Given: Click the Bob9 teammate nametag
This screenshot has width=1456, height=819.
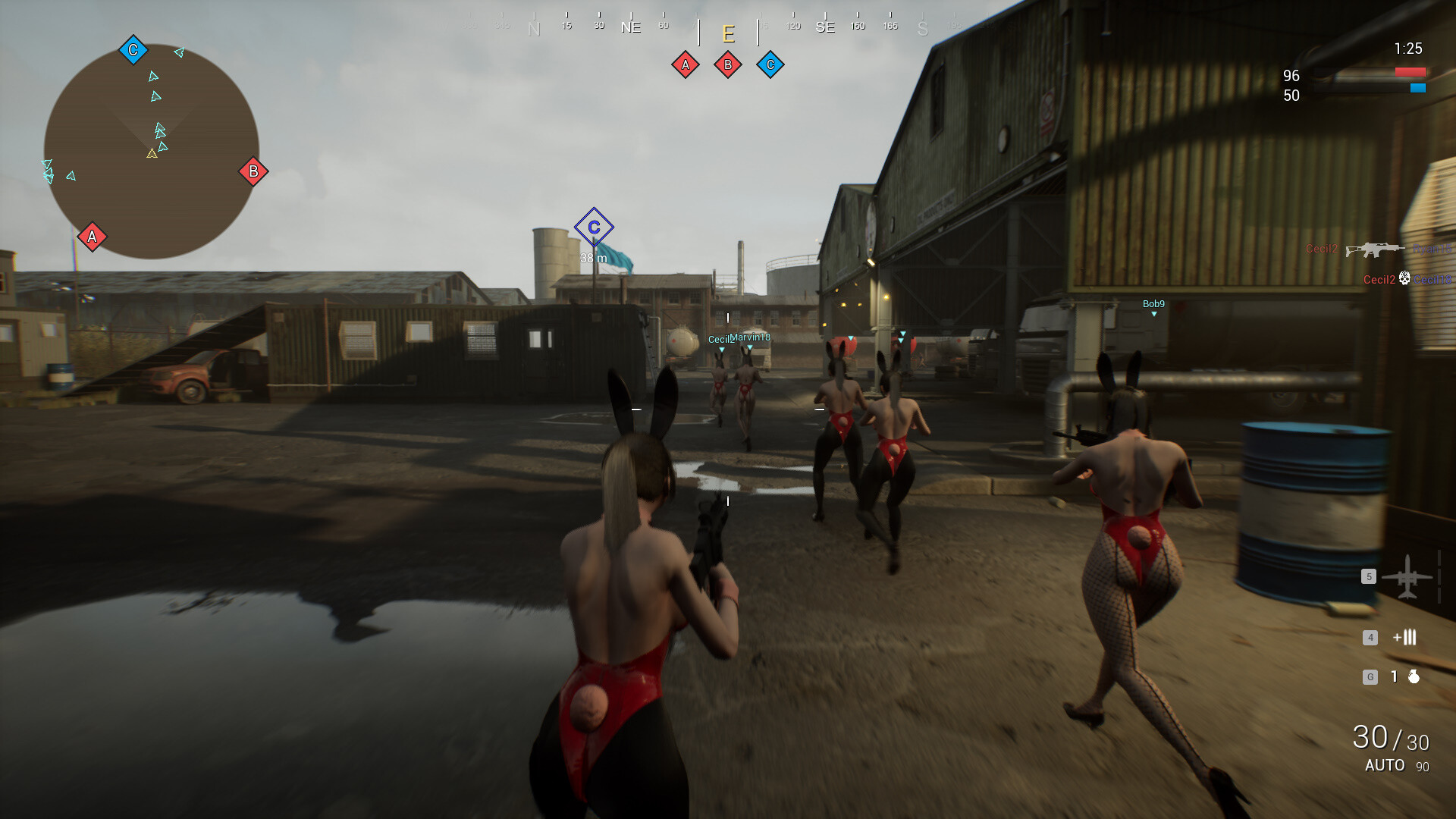Looking at the screenshot, I should 1153,303.
